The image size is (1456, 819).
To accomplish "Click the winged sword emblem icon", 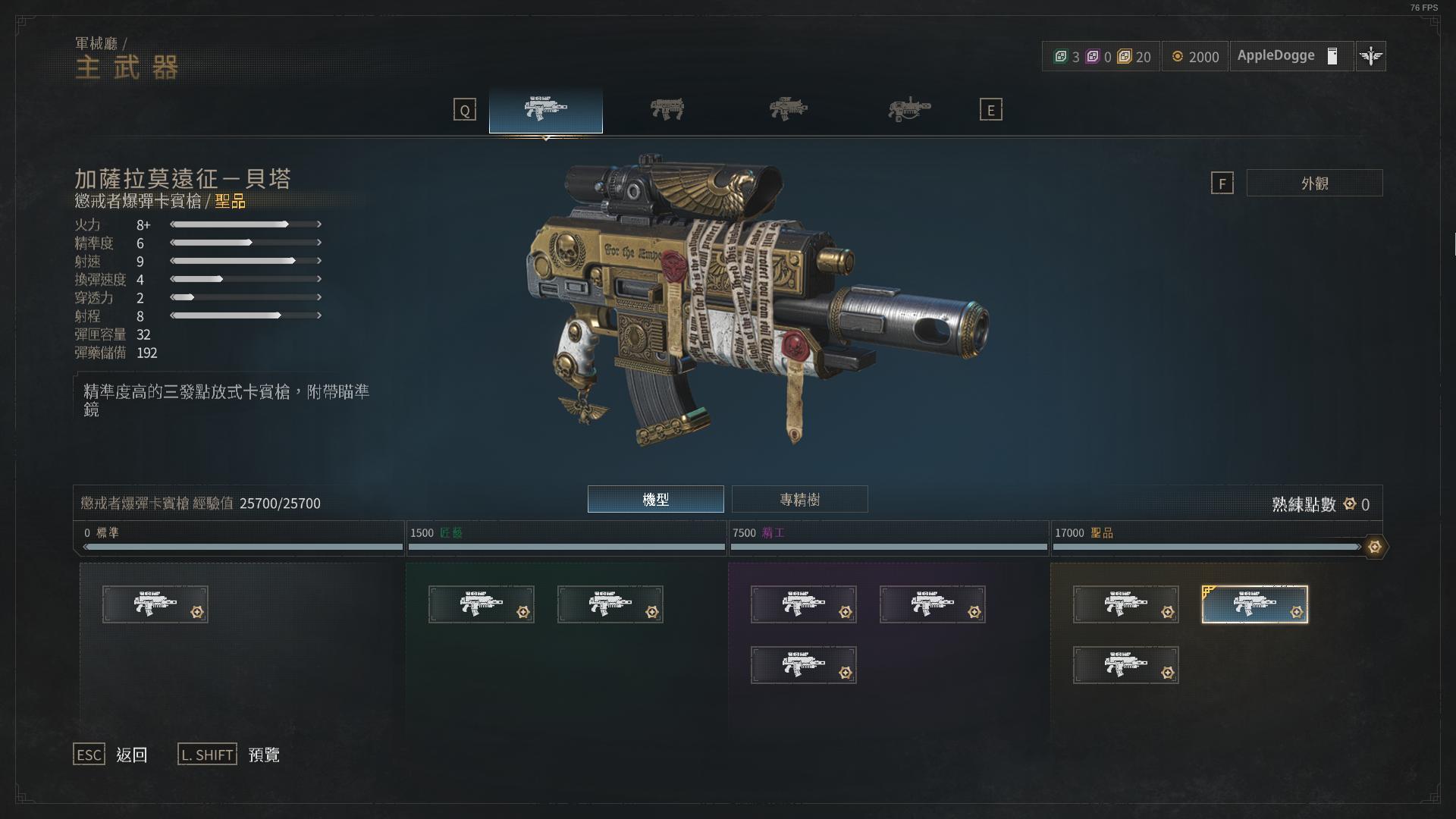I will [1370, 56].
